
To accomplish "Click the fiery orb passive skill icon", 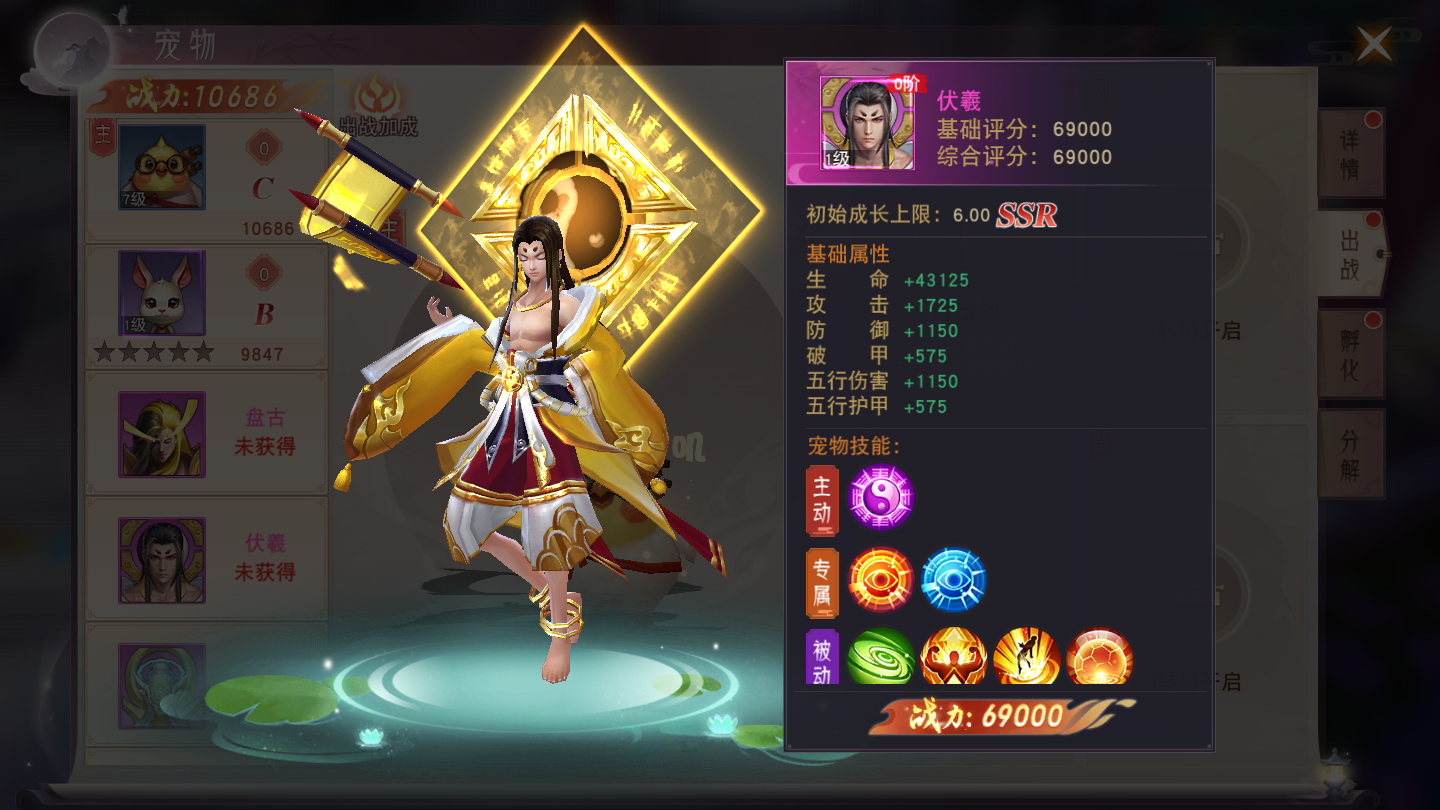I will click(x=1098, y=658).
